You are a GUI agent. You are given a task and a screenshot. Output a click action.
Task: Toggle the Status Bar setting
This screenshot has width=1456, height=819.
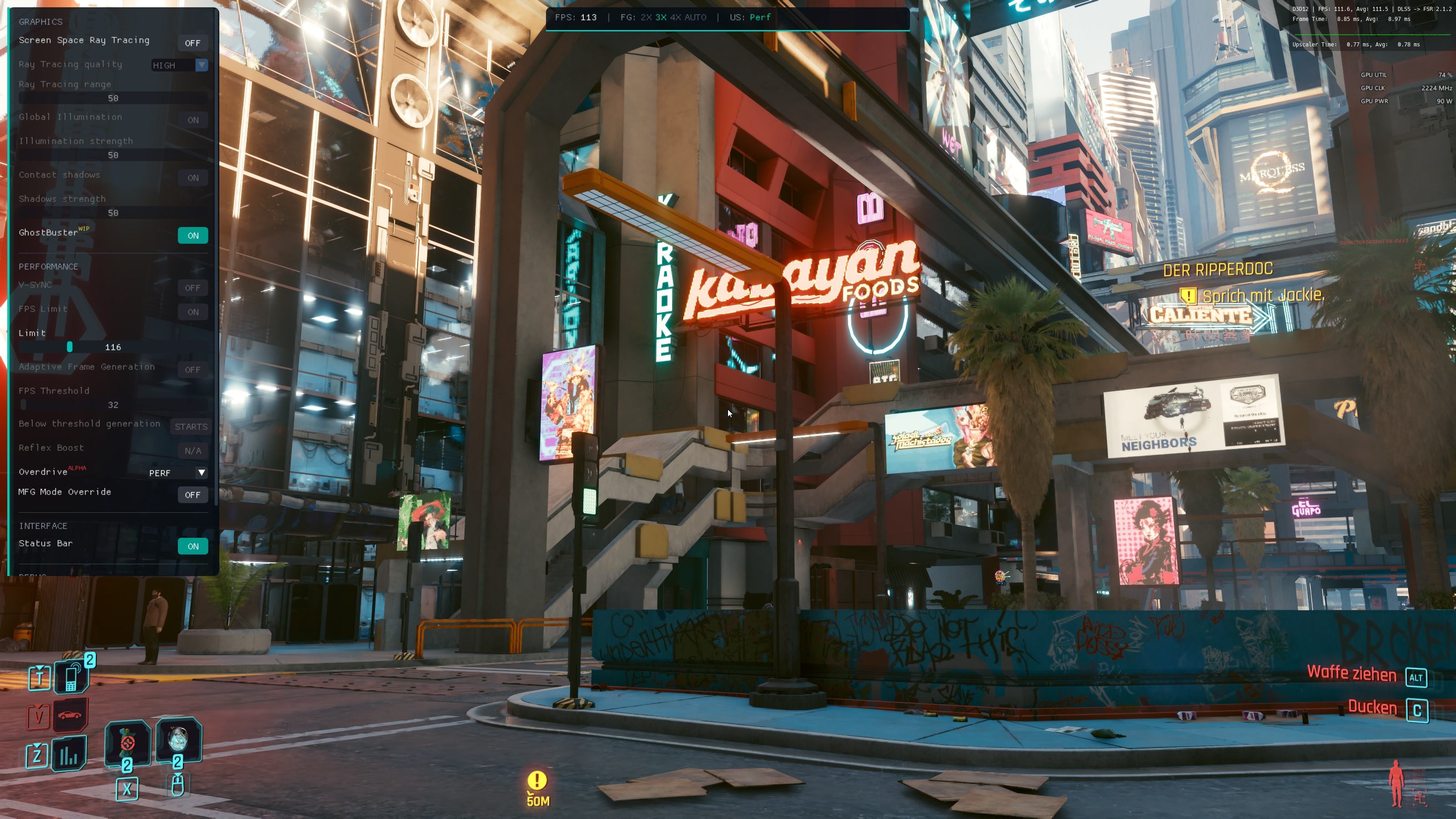[193, 546]
